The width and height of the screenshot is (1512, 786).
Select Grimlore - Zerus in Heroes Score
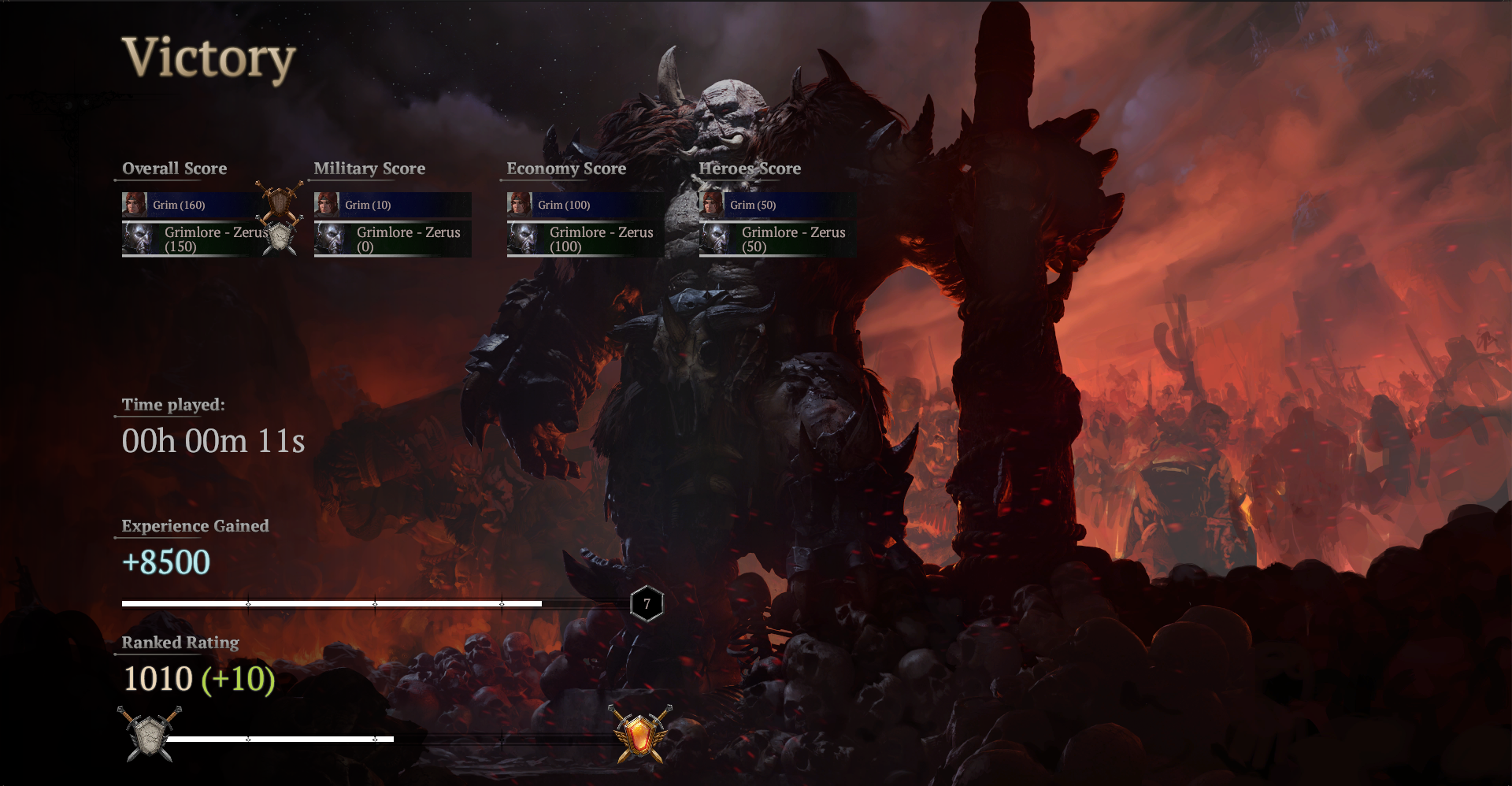(x=777, y=239)
